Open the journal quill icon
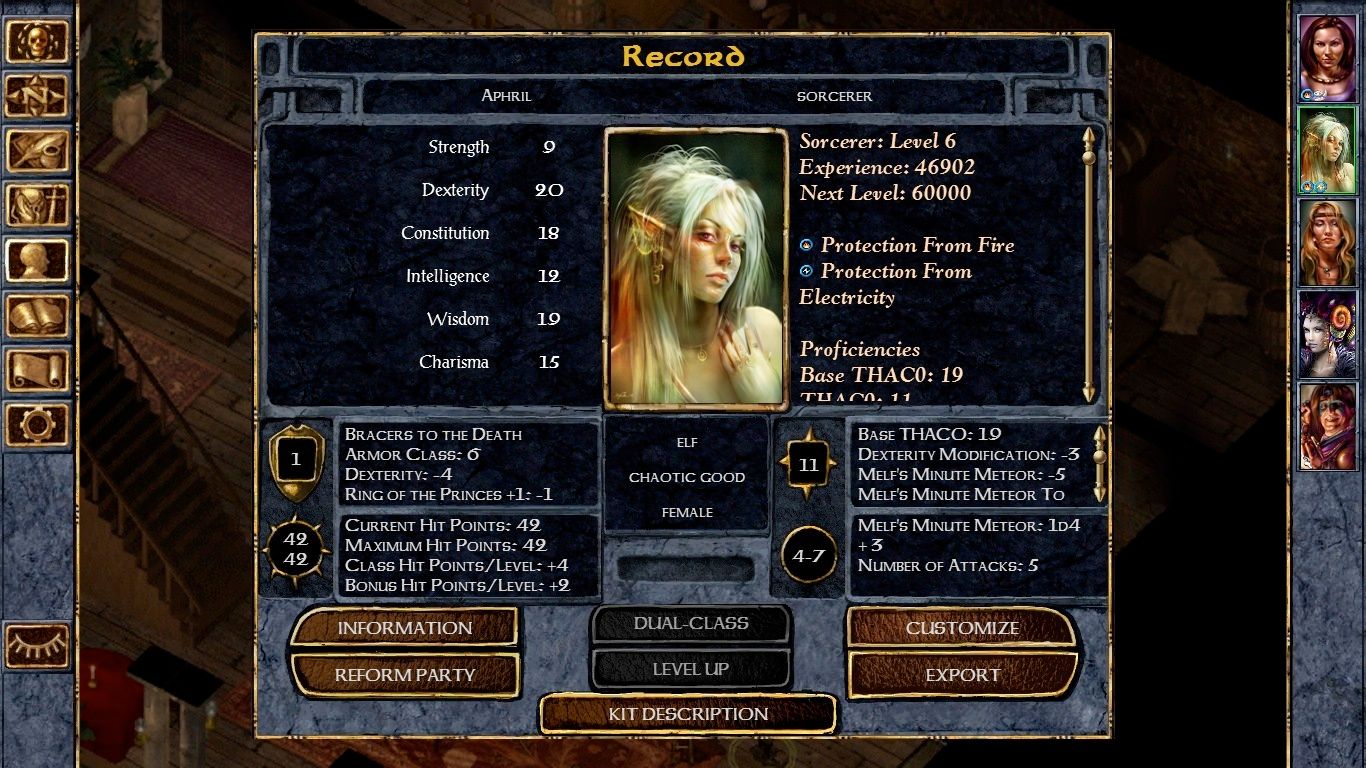1366x768 pixels. (37, 151)
